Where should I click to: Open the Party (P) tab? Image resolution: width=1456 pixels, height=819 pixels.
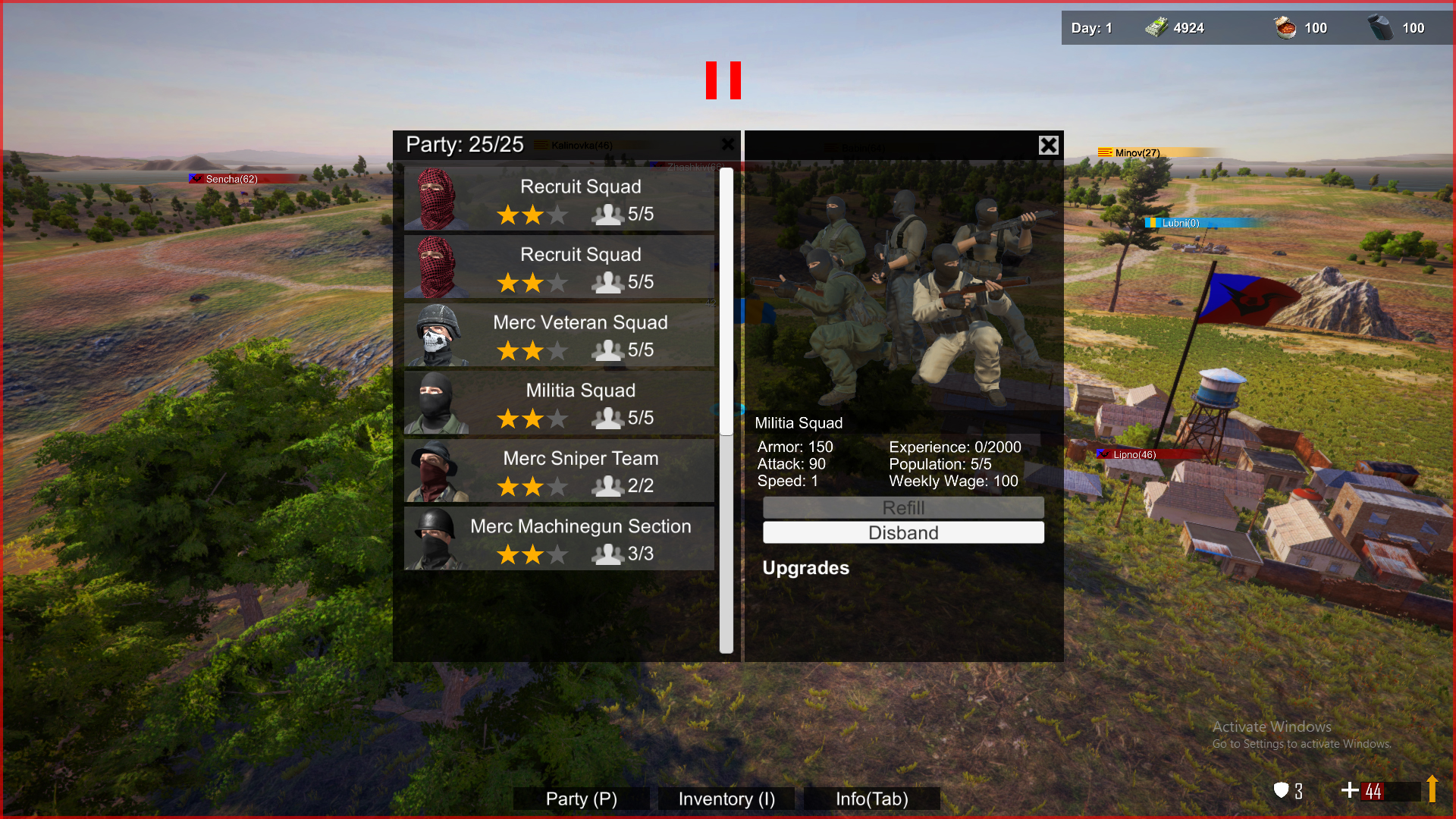(580, 799)
